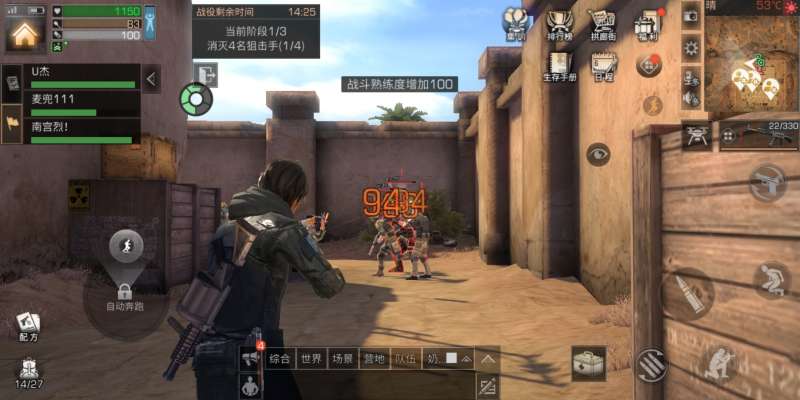This screenshot has height=400, width=800.
Task: Deploy the drone icon
Action: coord(696,133)
